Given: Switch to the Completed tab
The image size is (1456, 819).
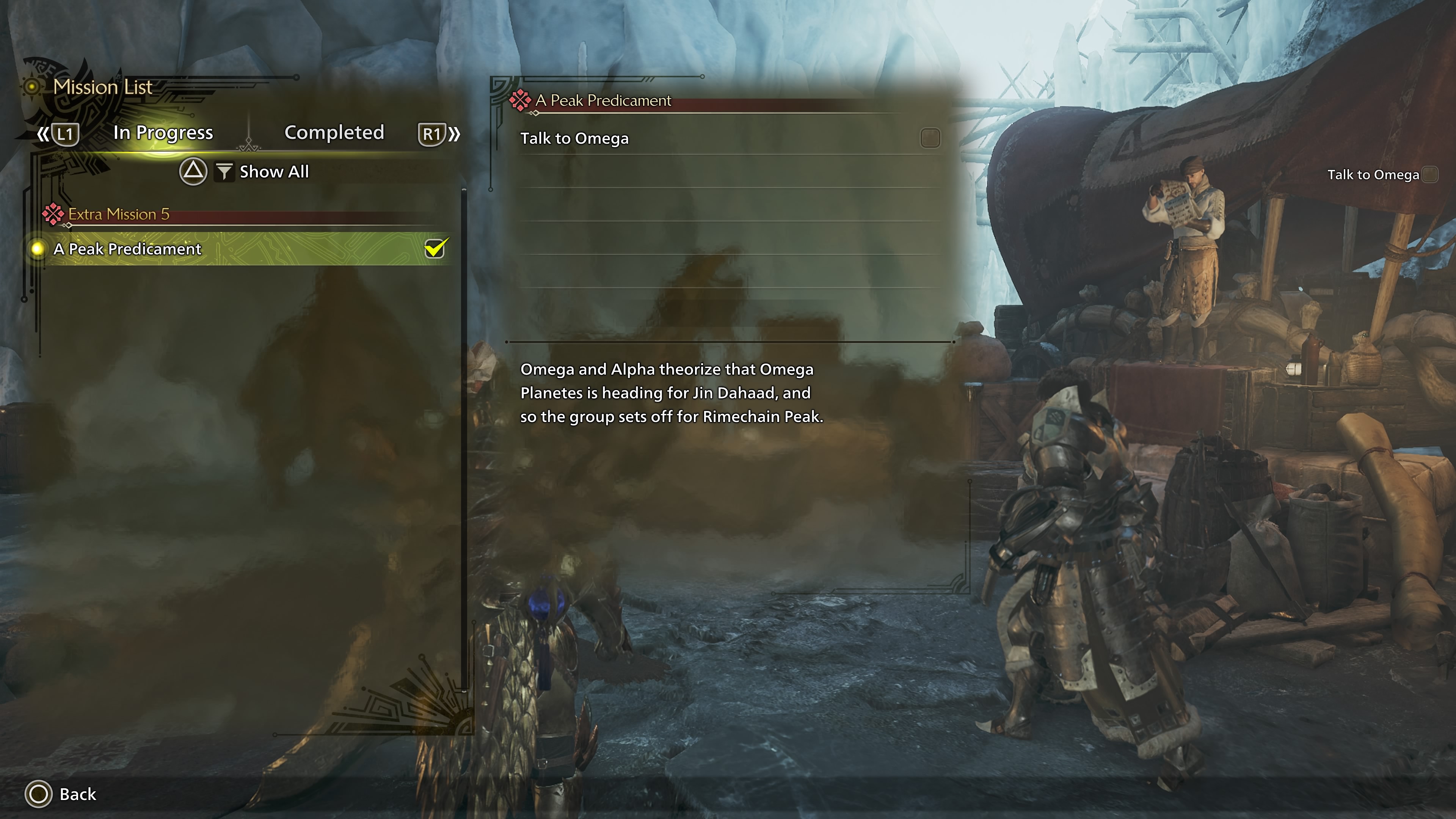Looking at the screenshot, I should click(x=334, y=133).
